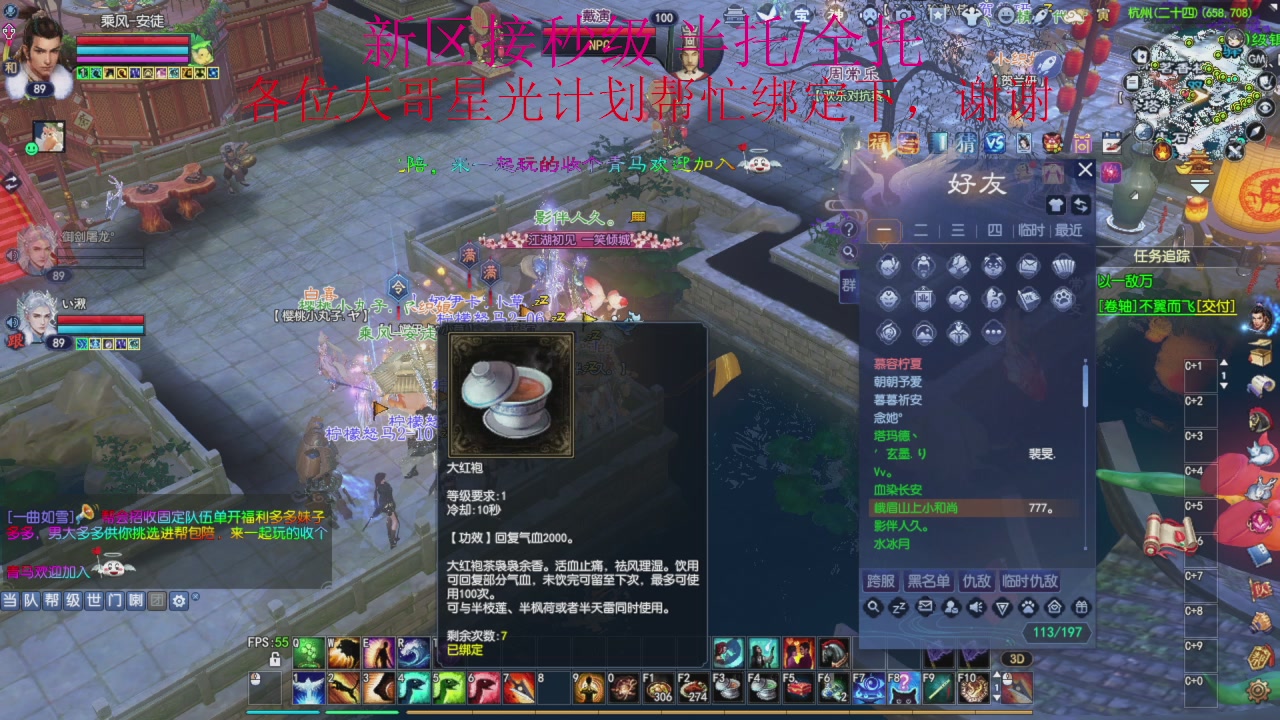Open the gift chest icon in friends panel
This screenshot has height=720, width=1280.
pyautogui.click(x=1082, y=607)
